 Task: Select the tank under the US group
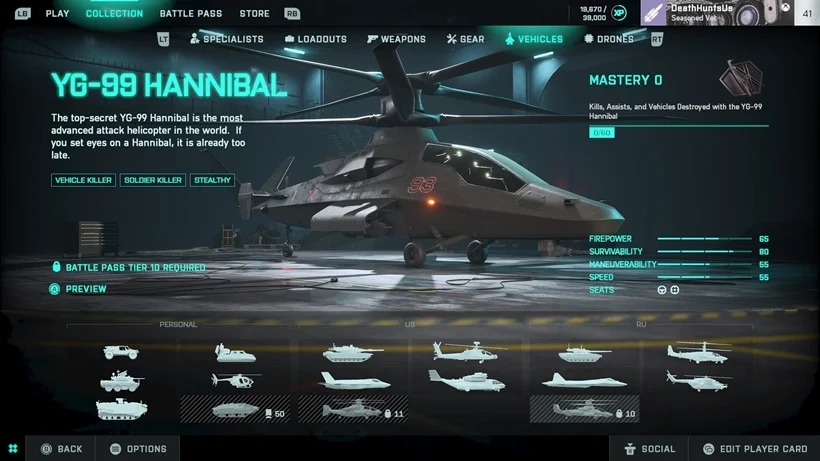pos(353,352)
